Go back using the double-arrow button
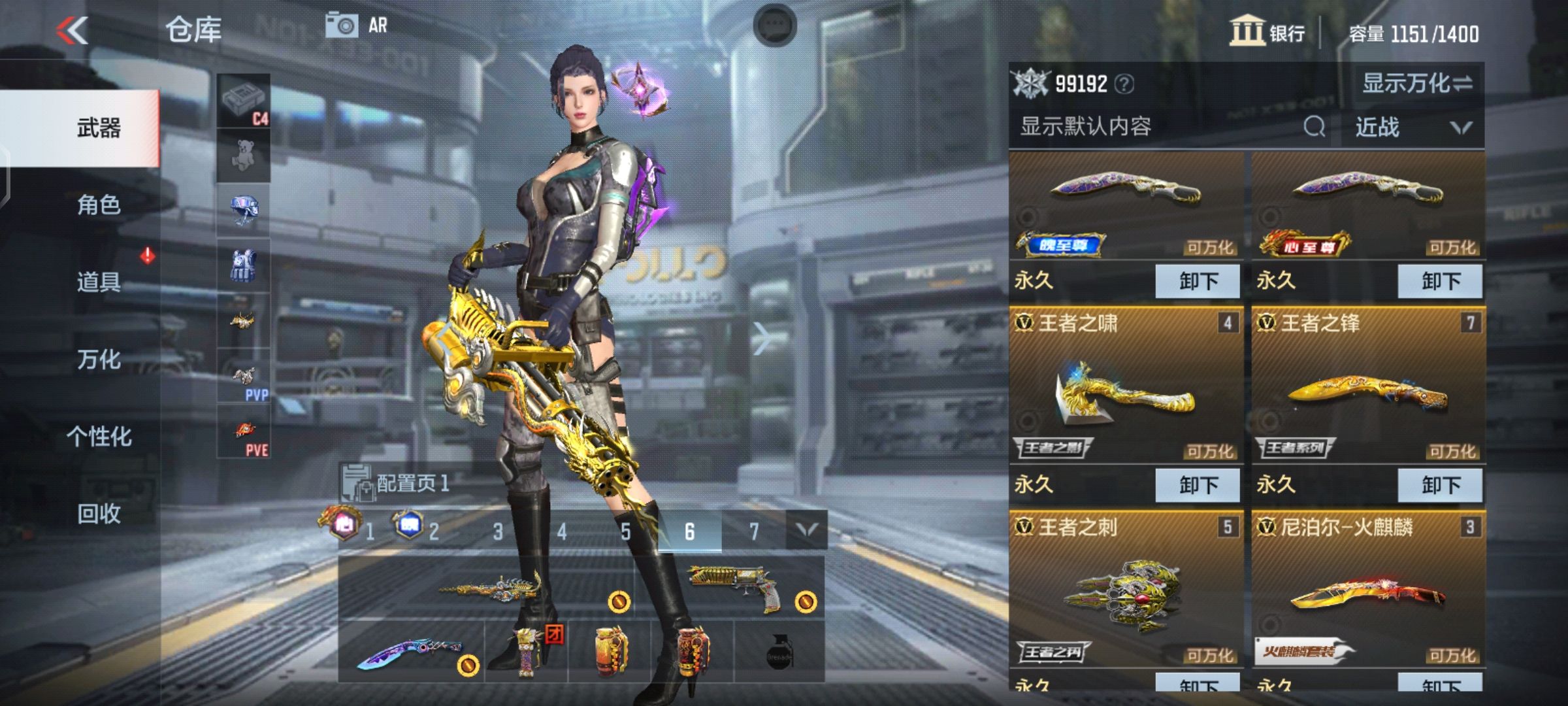1568x706 pixels. (x=72, y=30)
